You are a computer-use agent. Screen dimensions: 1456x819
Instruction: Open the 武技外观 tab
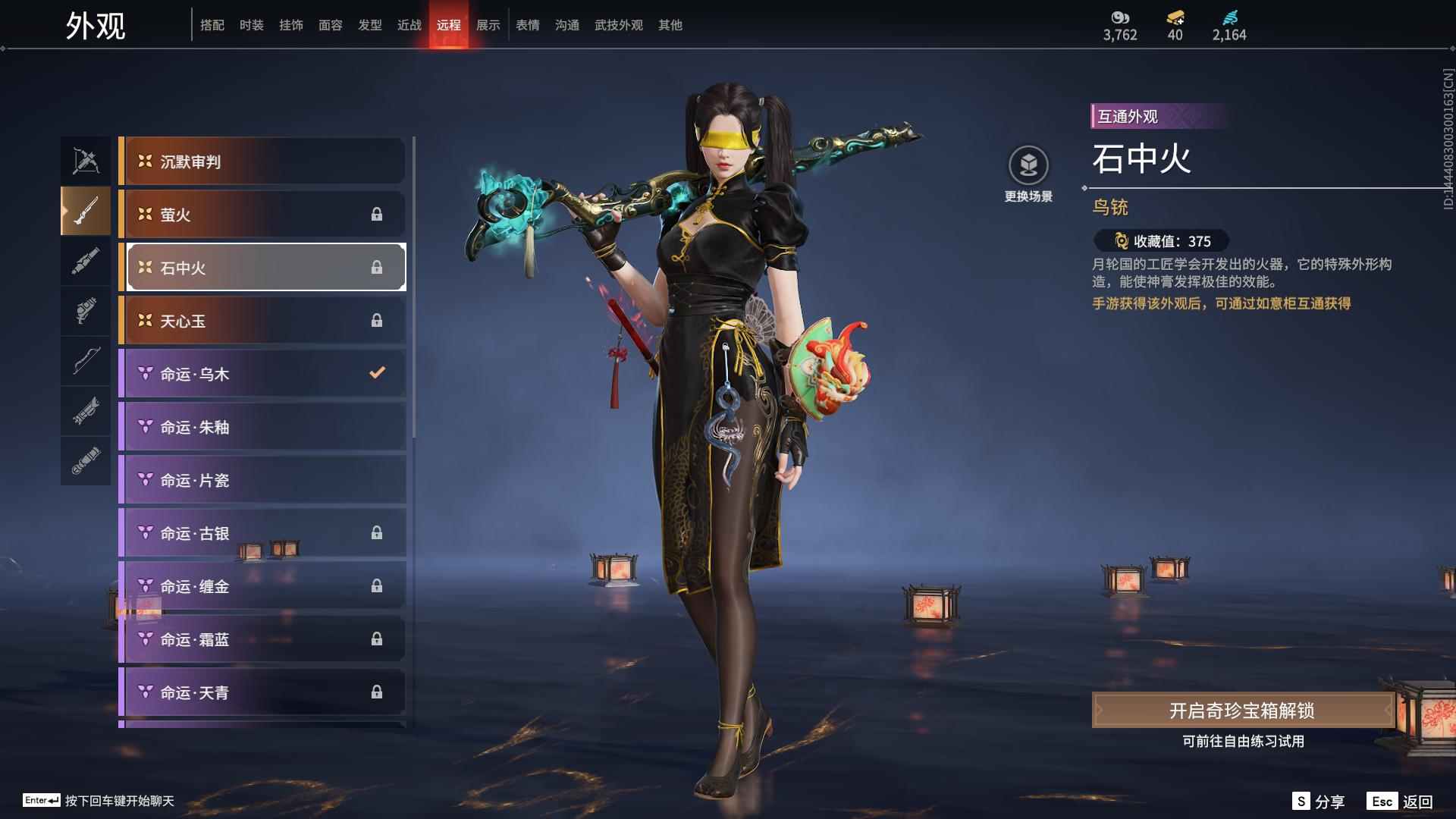pyautogui.click(x=618, y=25)
